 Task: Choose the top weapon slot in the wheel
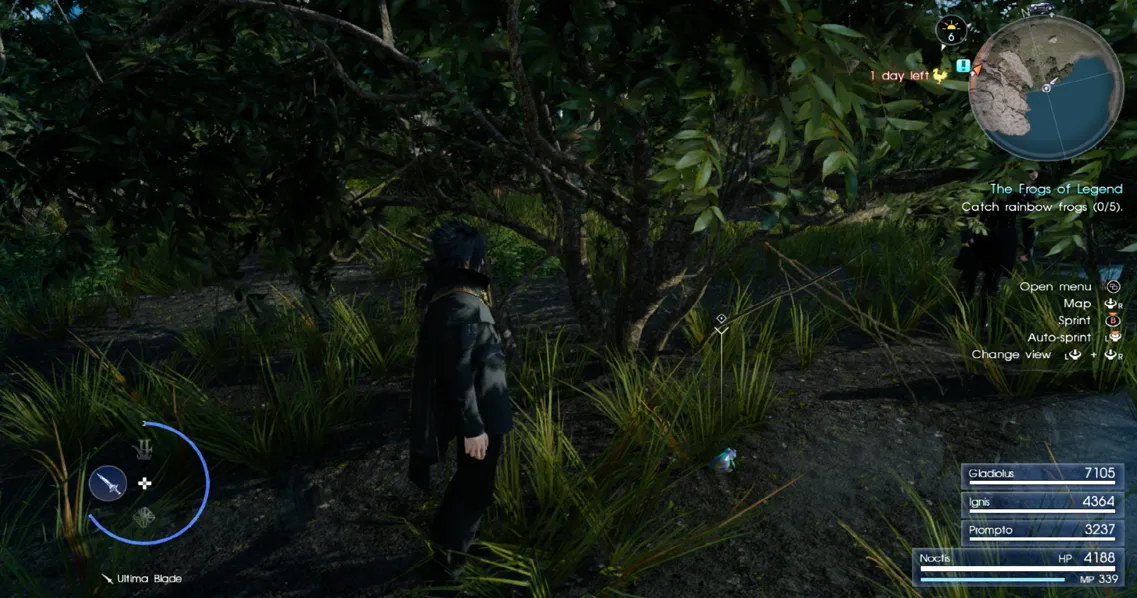coord(145,449)
